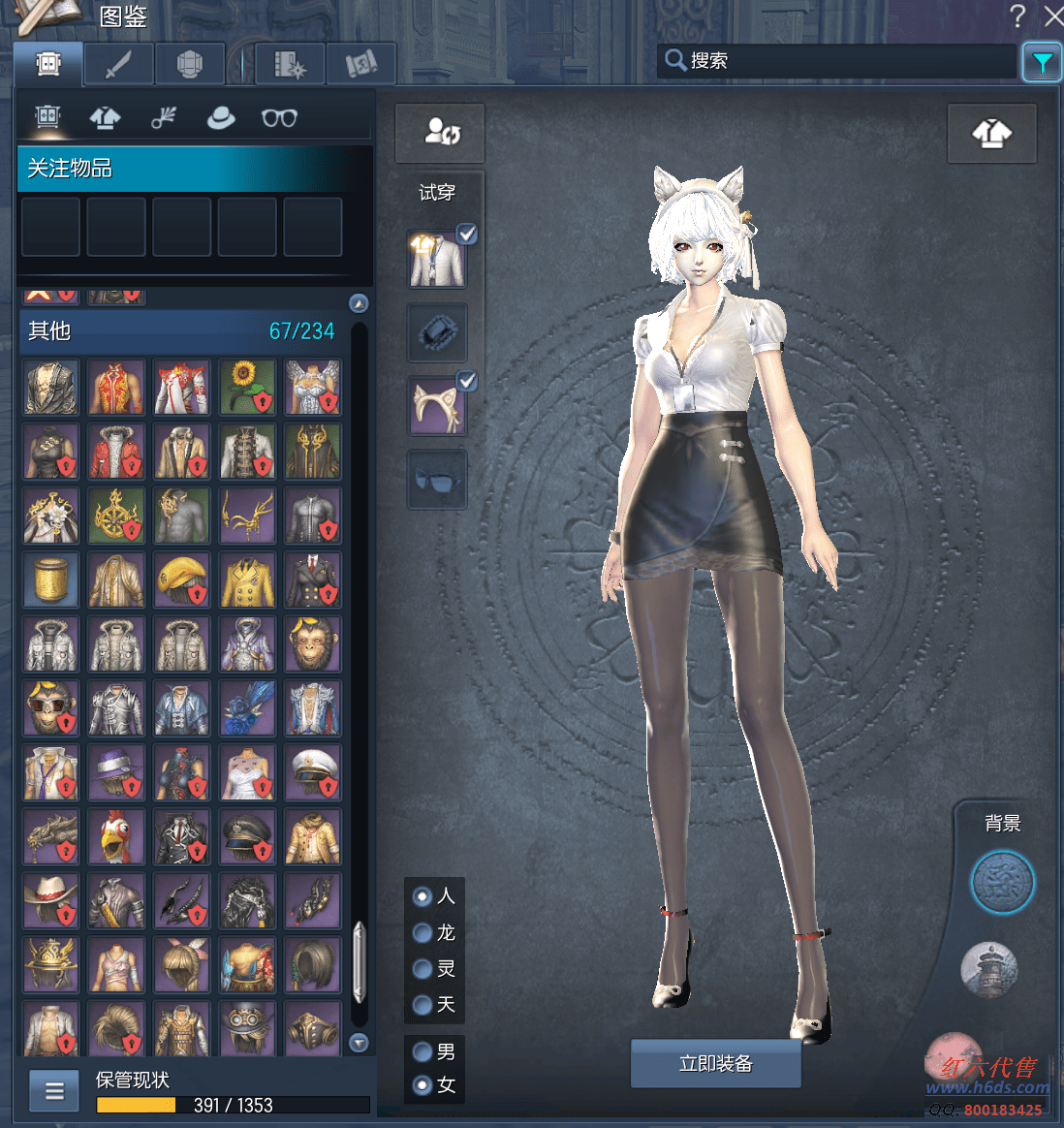Select the rooster head costume icon
Image resolution: width=1064 pixels, height=1128 pixels.
(116, 837)
